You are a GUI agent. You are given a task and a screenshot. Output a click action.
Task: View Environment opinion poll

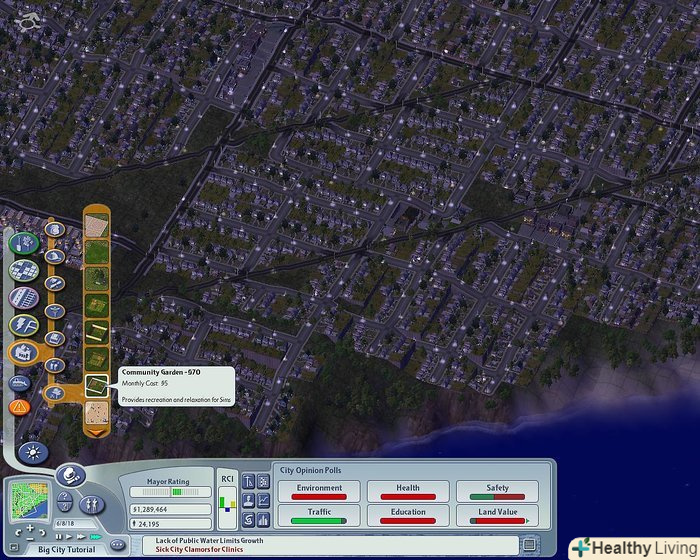coord(319,491)
